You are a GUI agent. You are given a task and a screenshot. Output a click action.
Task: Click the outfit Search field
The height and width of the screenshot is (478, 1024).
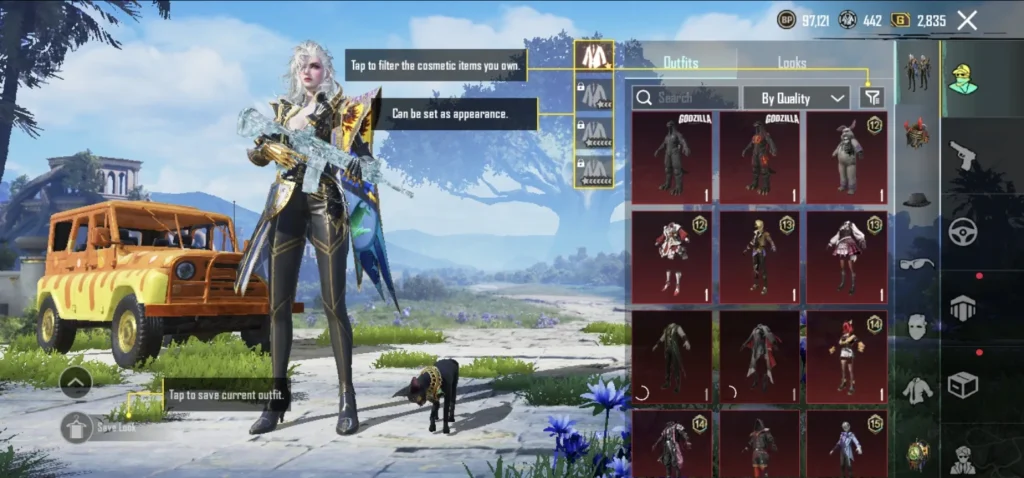point(686,97)
